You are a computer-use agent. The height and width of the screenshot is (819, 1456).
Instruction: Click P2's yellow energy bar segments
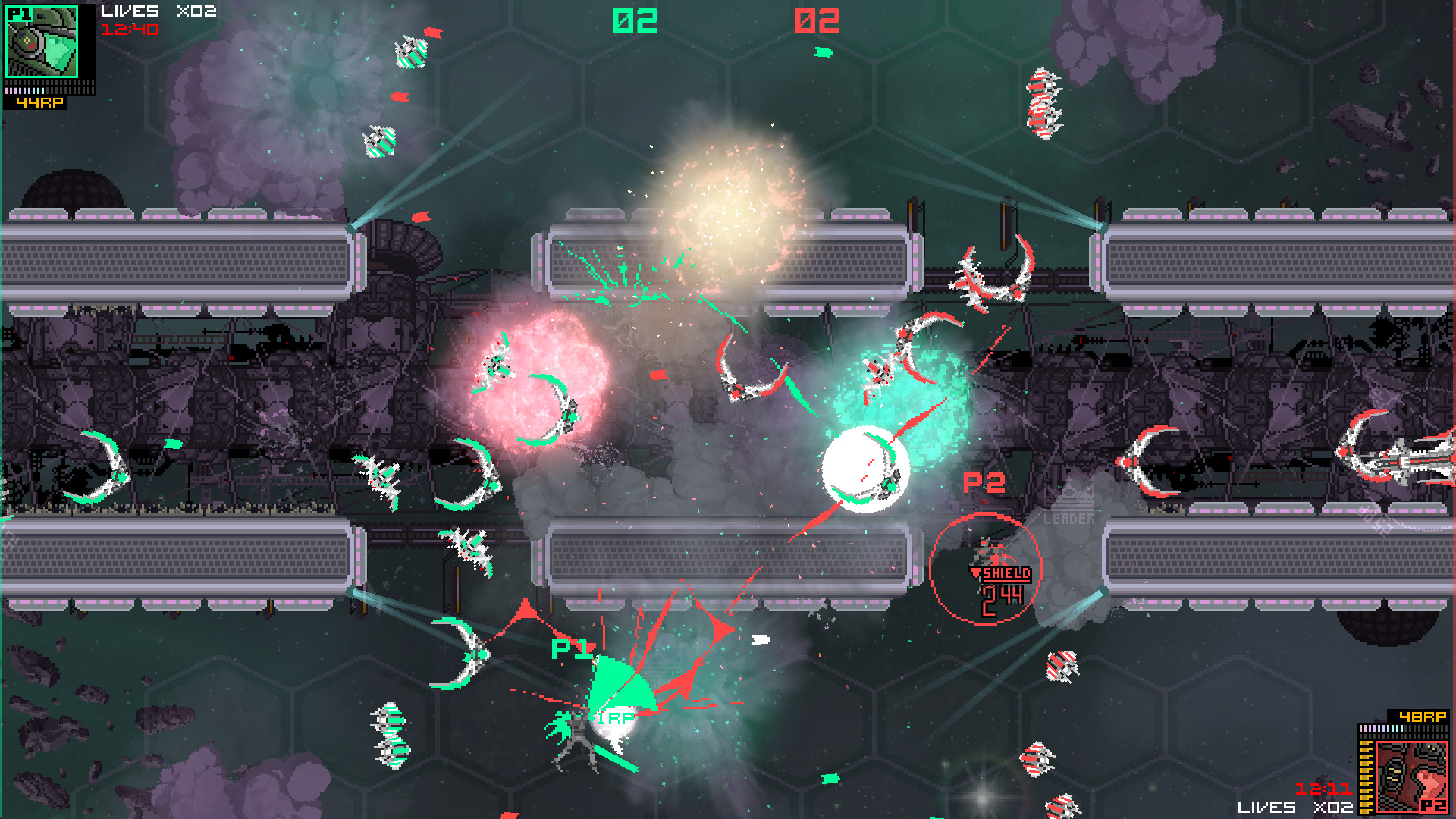tap(1365, 777)
